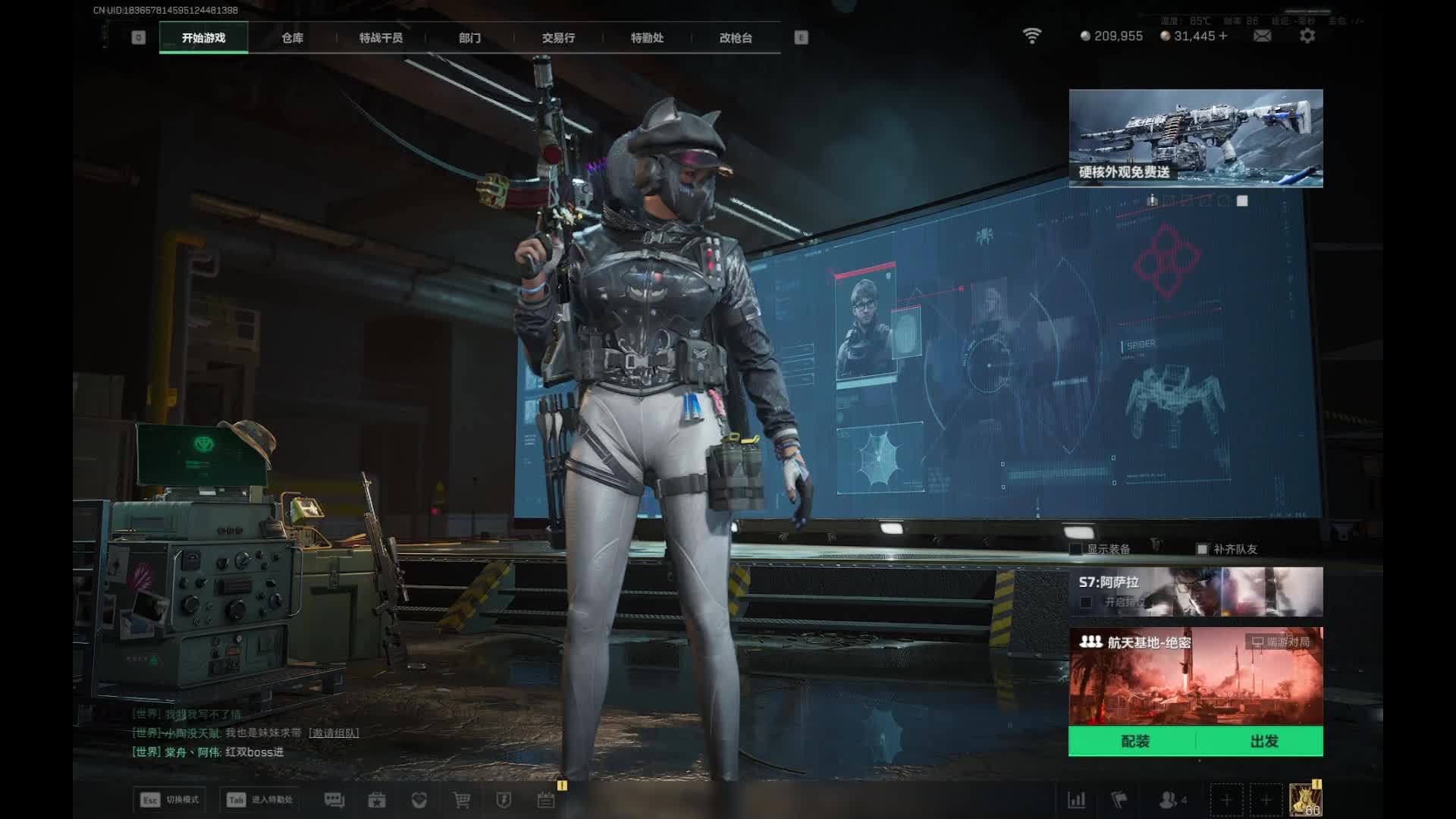This screenshot has height=819, width=1456.
Task: Open the calendar events icon
Action: [x=546, y=800]
